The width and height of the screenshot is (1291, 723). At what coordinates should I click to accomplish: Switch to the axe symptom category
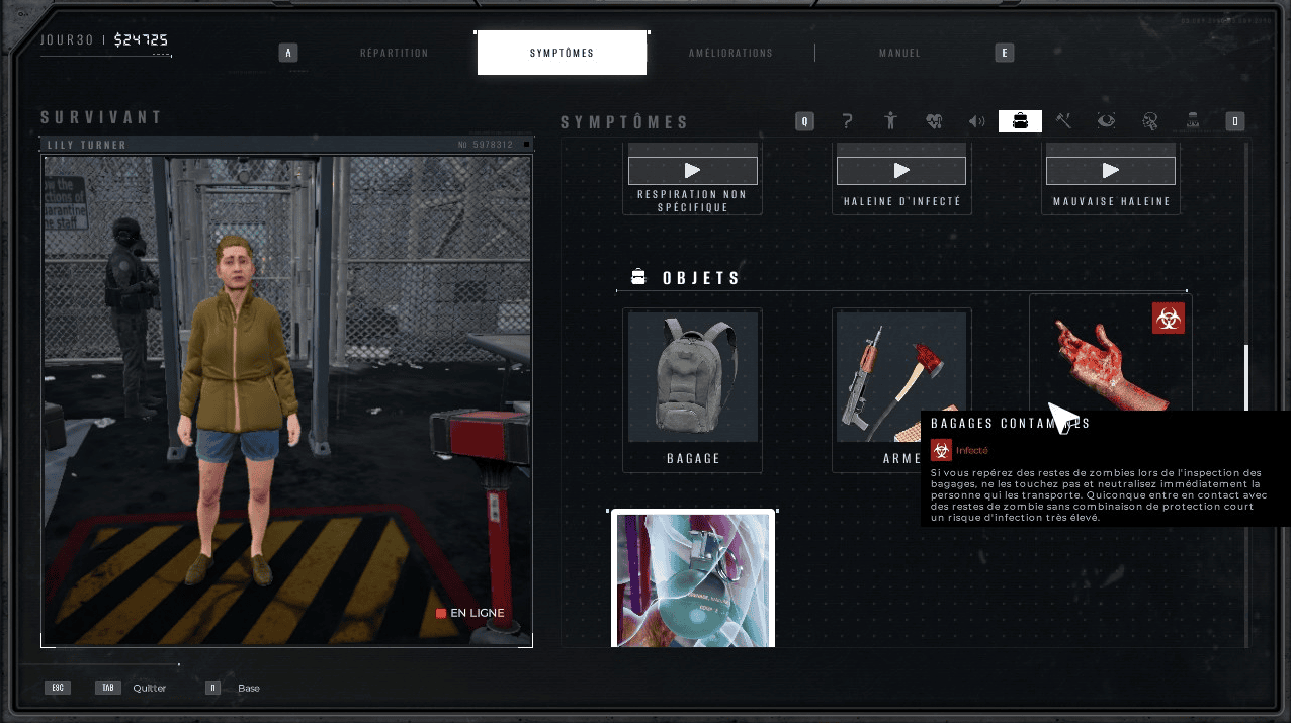[x=1063, y=121]
